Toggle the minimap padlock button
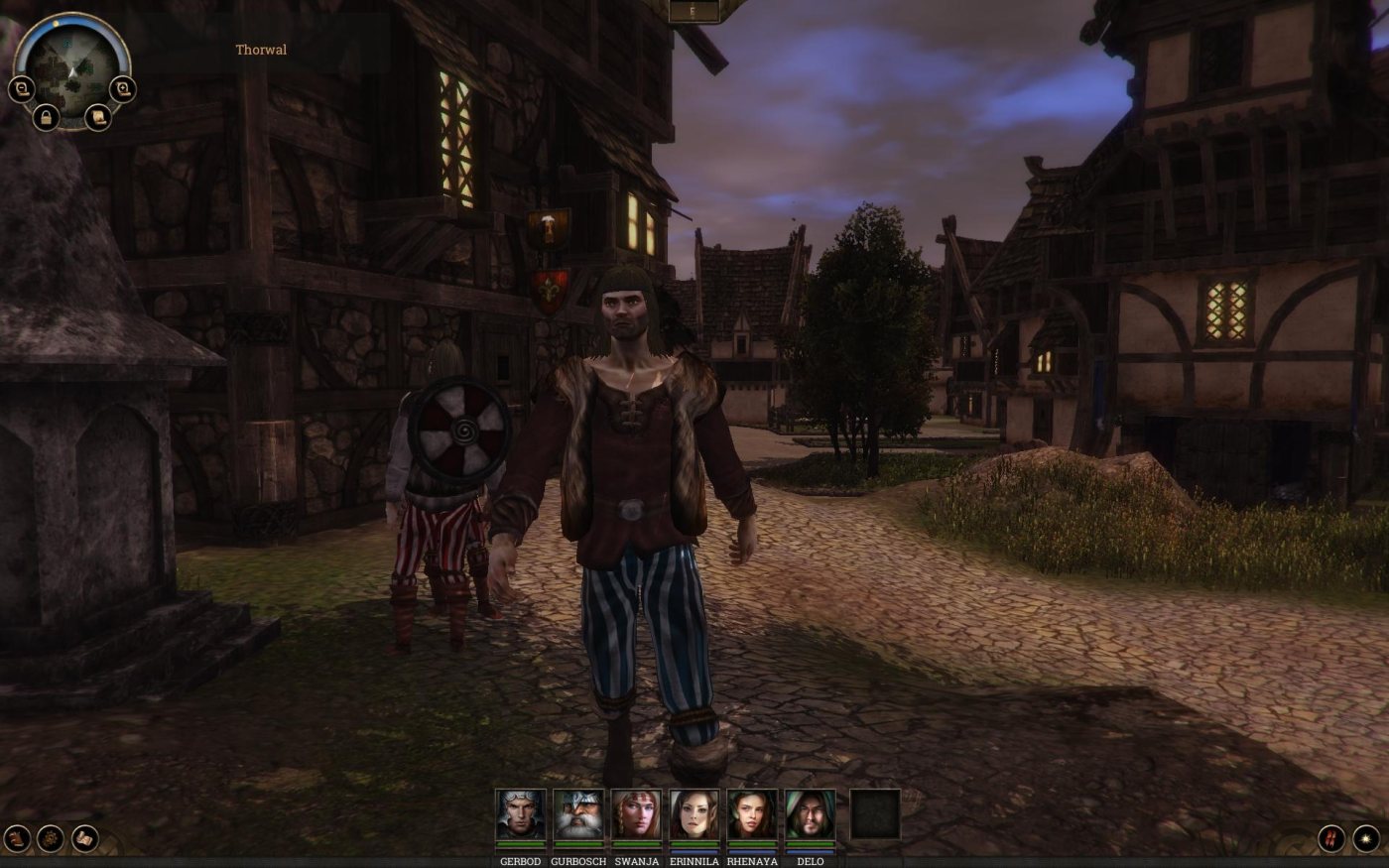Image resolution: width=1389 pixels, height=868 pixels. [46, 118]
